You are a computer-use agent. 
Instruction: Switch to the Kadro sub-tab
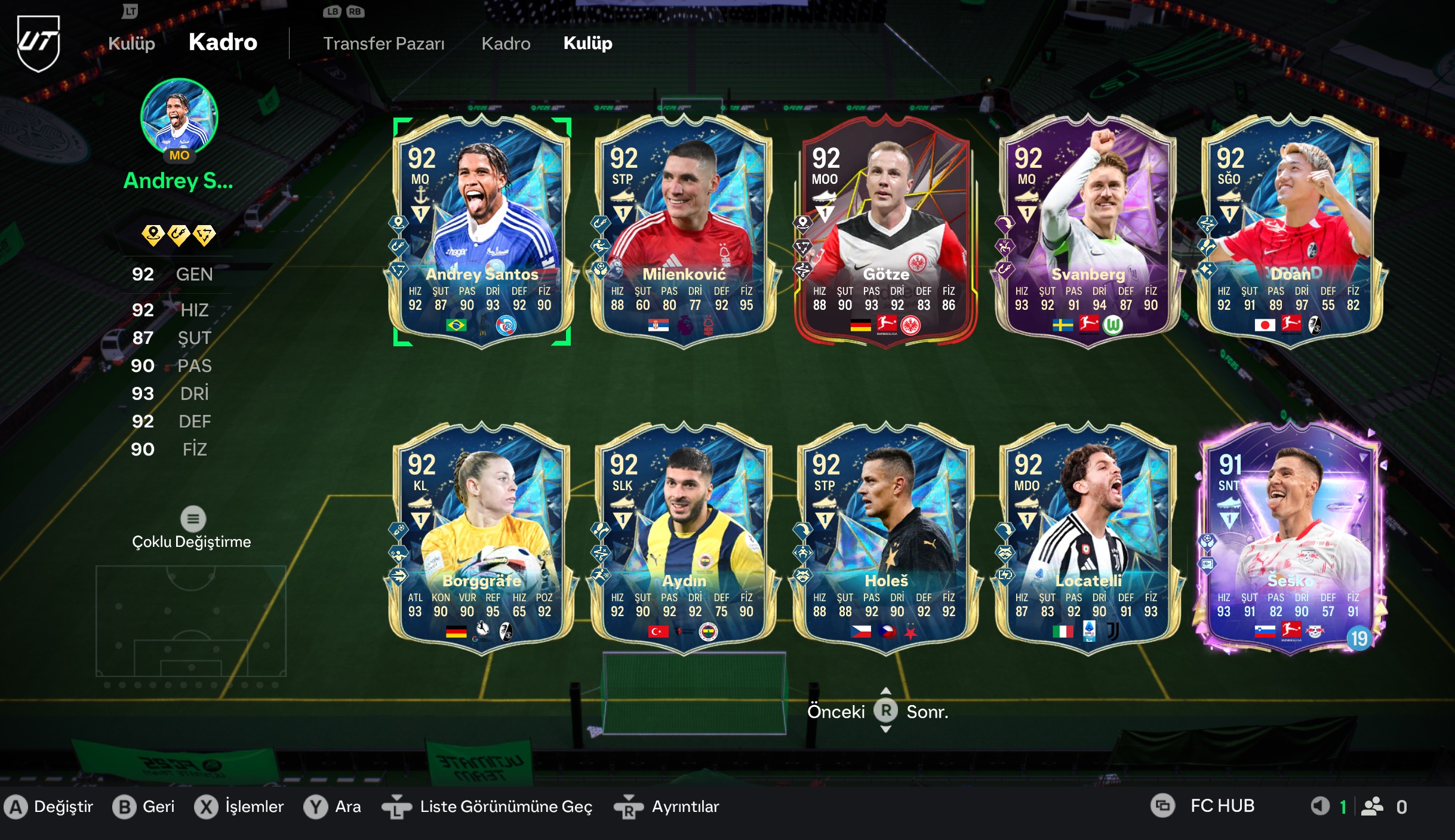click(x=506, y=44)
